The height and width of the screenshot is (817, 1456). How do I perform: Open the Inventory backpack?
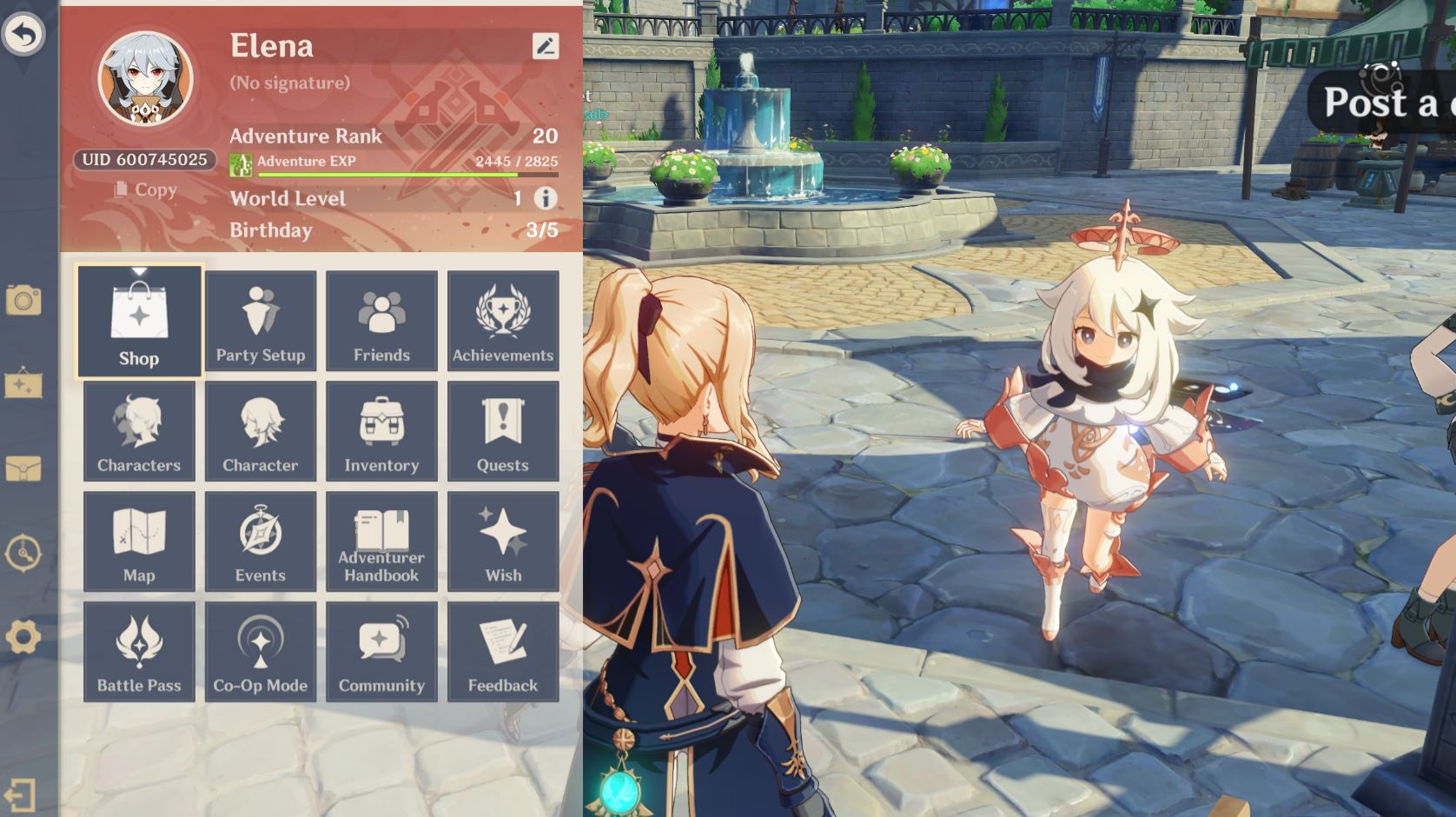point(381,431)
